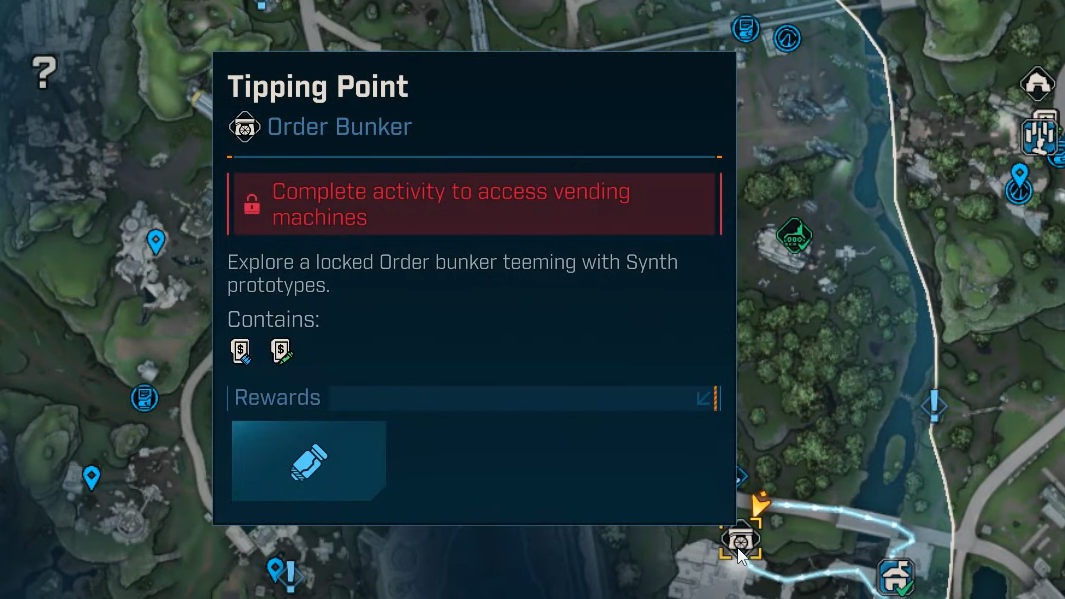Click the blue speedometer gauge map marker
Image resolution: width=1065 pixels, height=599 pixels.
click(788, 38)
